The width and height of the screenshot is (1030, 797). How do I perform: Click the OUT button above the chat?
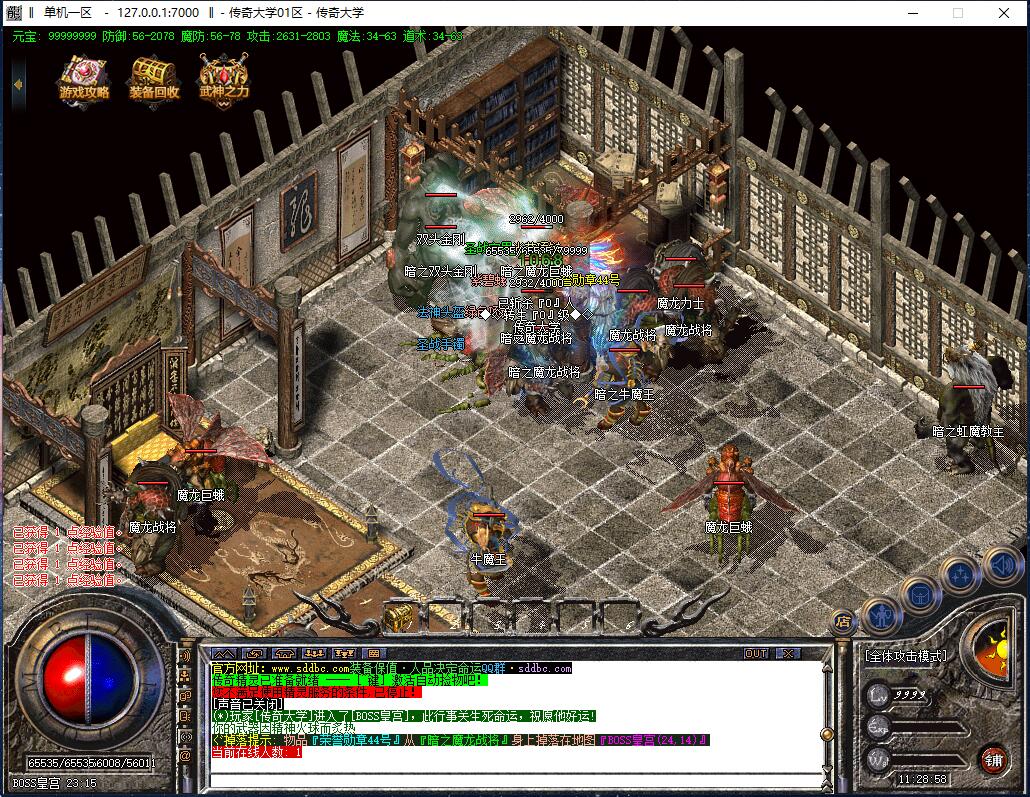tap(757, 653)
